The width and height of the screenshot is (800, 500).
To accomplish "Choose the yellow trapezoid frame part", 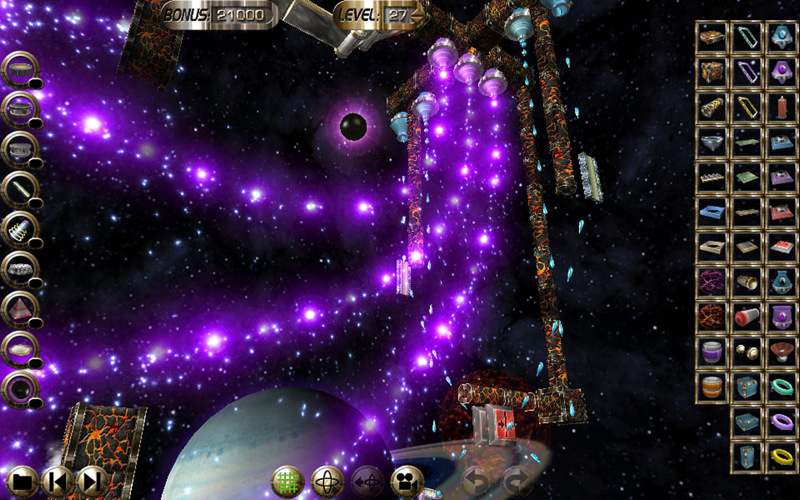I will (x=746, y=106).
